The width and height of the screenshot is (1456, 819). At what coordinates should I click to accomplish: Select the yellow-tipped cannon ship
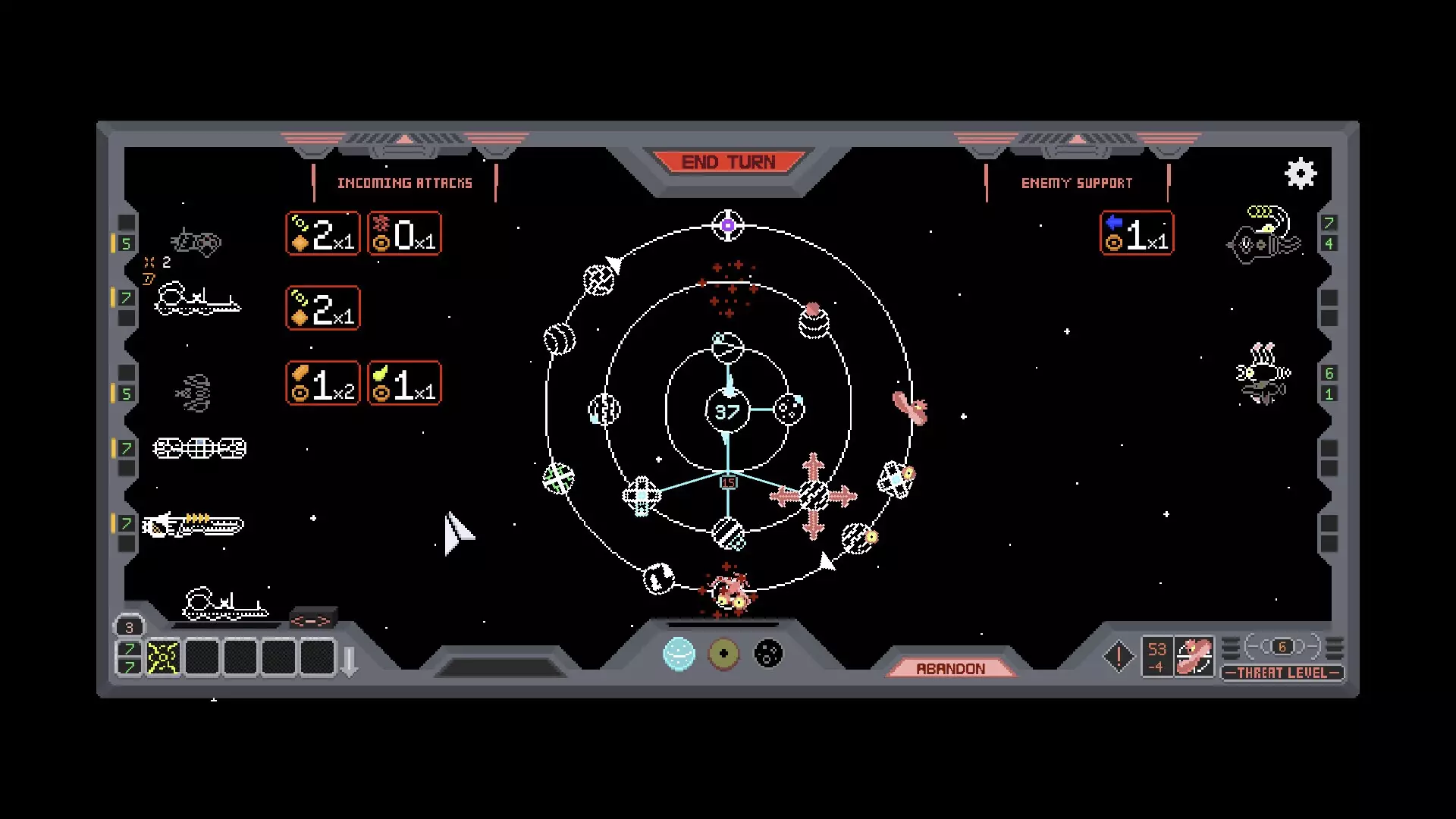click(193, 524)
